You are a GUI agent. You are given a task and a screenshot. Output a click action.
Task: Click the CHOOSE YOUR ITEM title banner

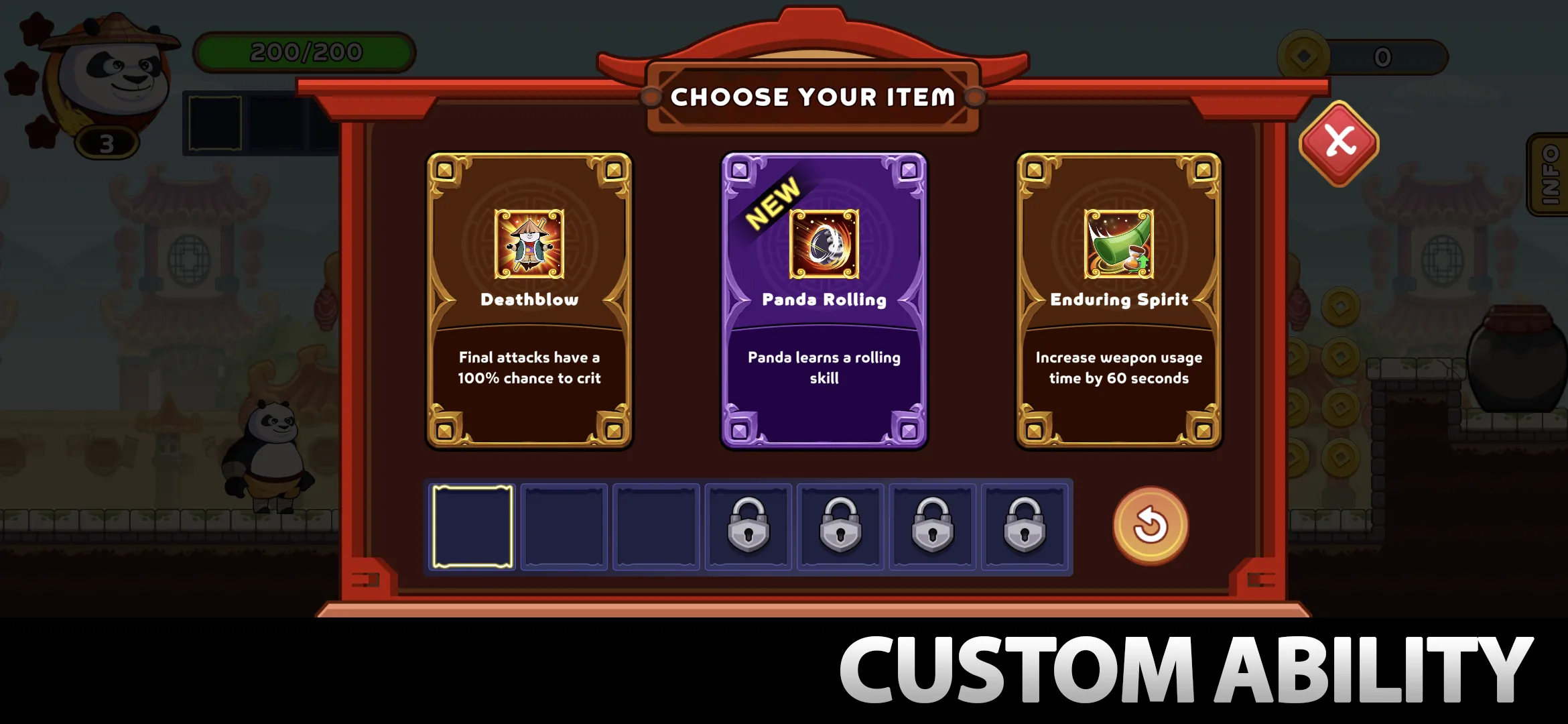(813, 97)
